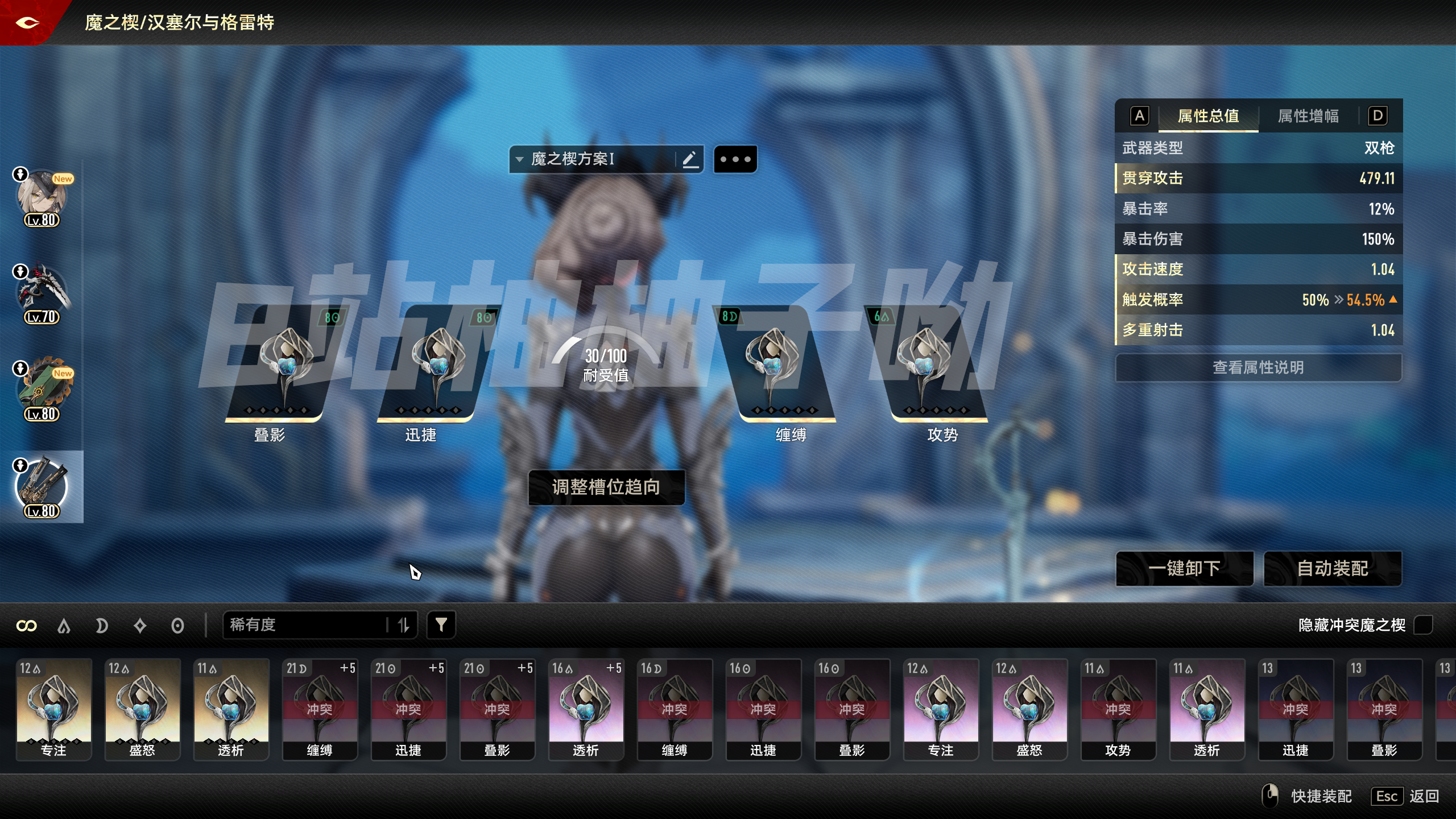The image size is (1456, 819).
Task: Switch to the 属性增幅 tab
Action: 1306,116
